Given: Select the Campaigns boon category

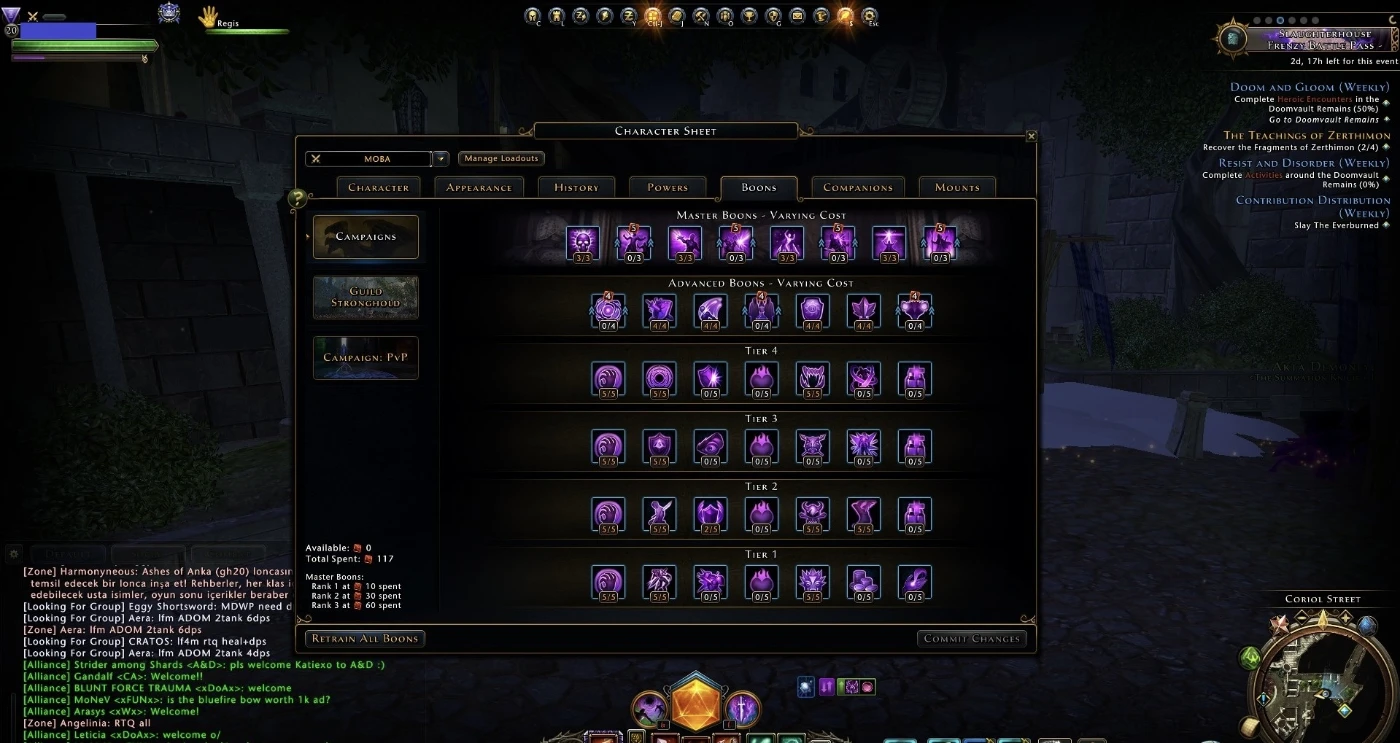Looking at the screenshot, I should tap(365, 237).
